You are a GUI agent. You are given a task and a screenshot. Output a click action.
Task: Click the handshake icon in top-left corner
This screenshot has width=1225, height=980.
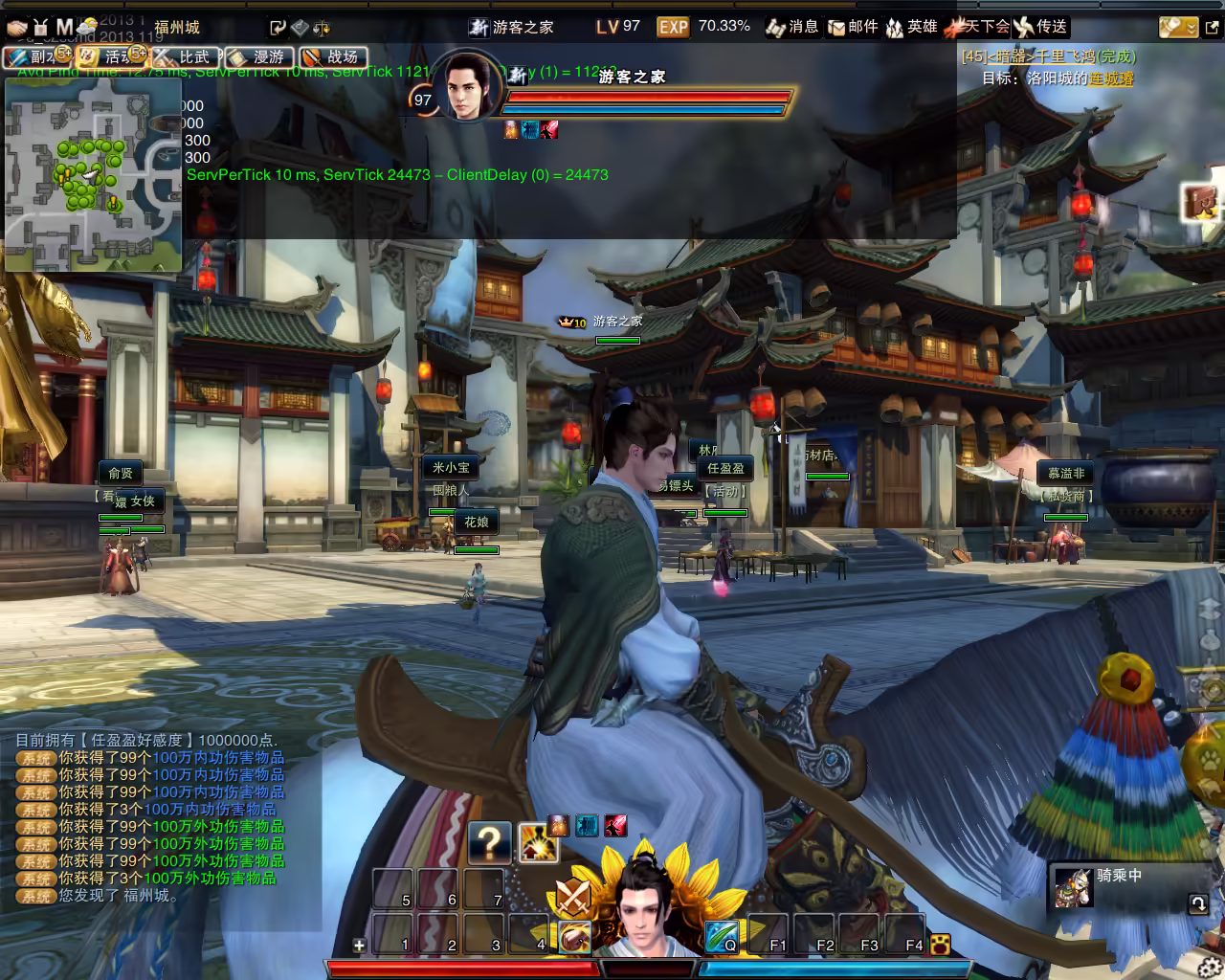click(x=17, y=27)
